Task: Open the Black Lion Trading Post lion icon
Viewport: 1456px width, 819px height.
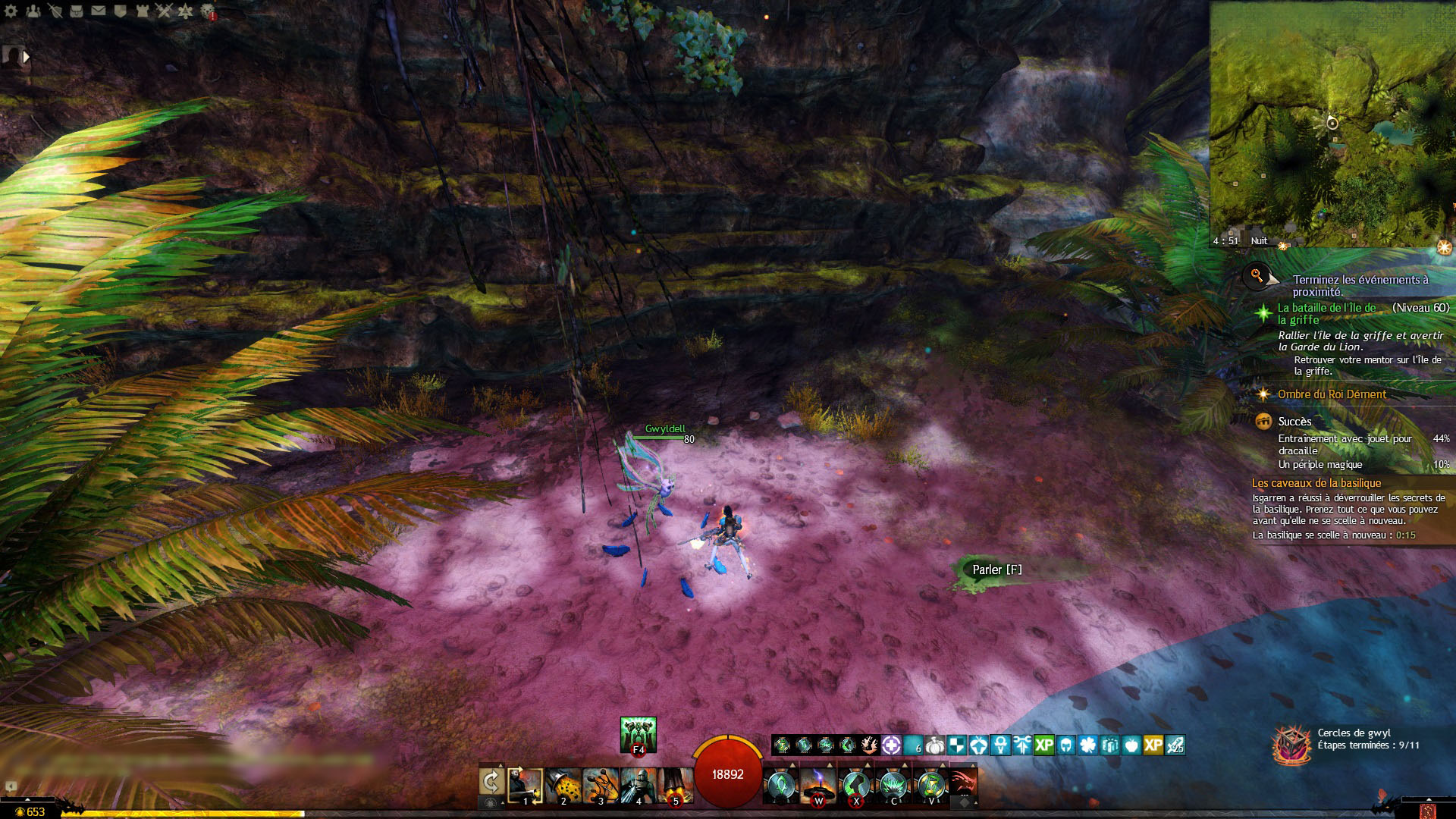Action: (x=208, y=11)
